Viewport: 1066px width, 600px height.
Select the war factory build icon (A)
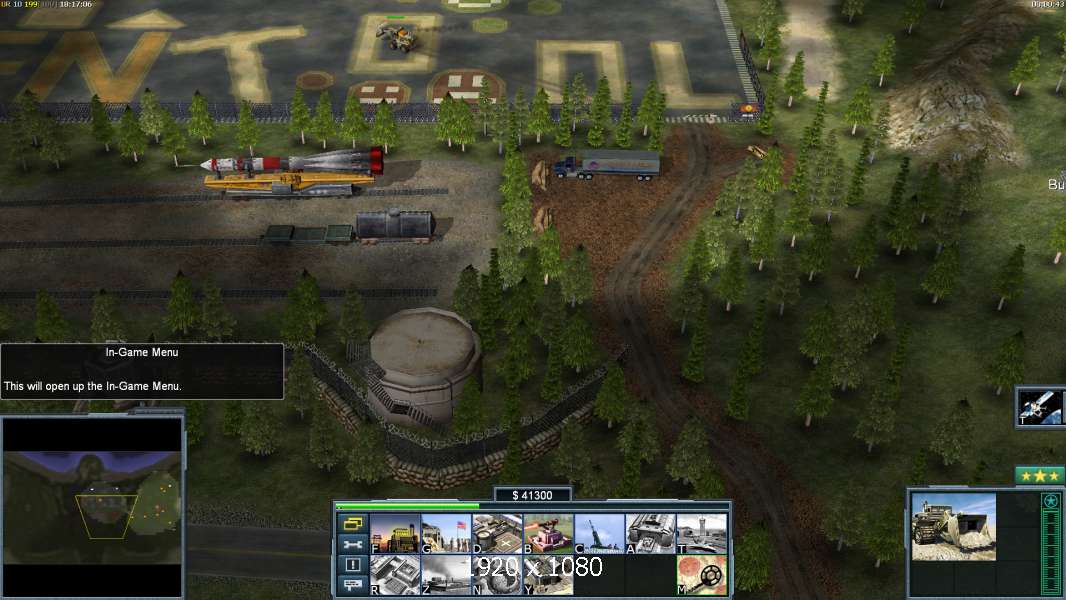pos(651,534)
